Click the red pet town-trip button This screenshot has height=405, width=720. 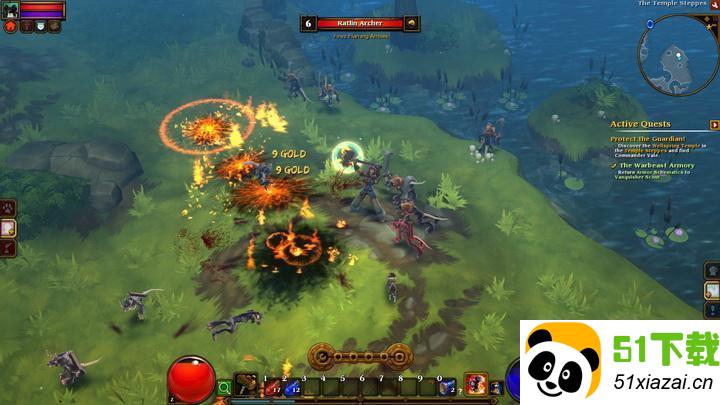[11, 27]
